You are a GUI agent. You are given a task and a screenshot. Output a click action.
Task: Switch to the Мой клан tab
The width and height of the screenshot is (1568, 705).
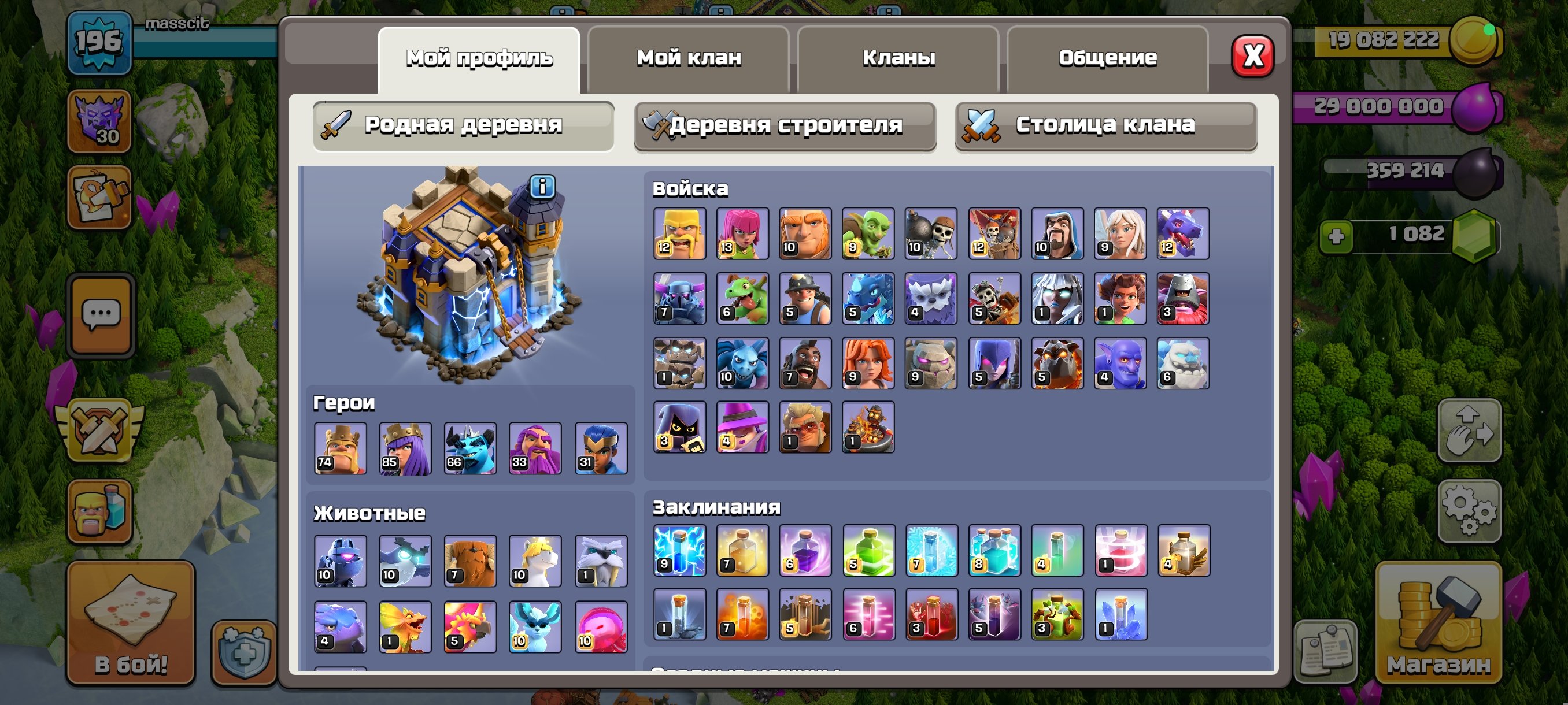pos(688,57)
